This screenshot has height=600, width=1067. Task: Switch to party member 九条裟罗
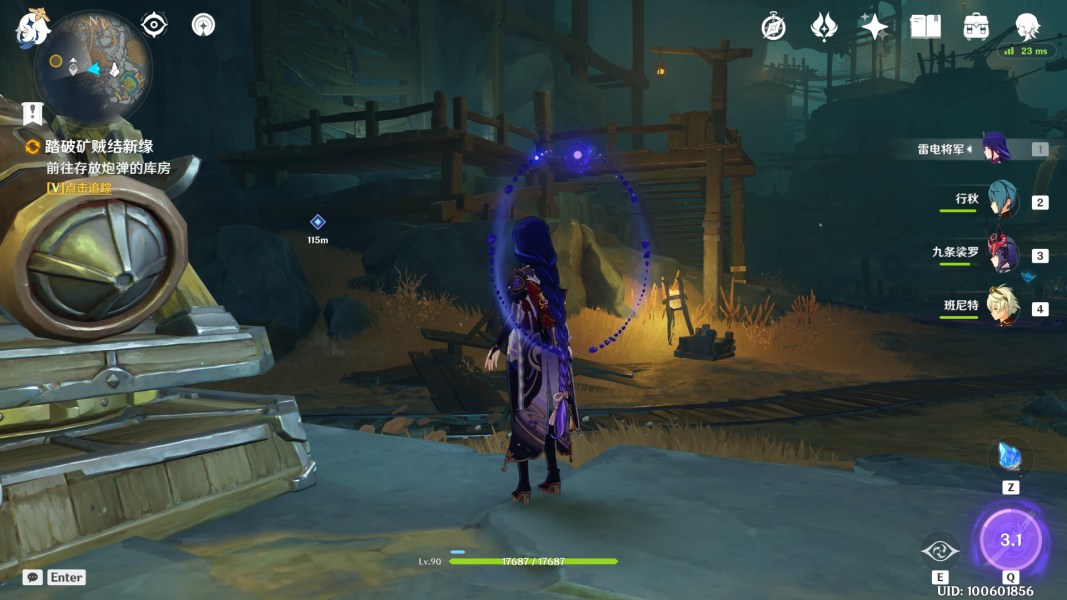click(1002, 254)
